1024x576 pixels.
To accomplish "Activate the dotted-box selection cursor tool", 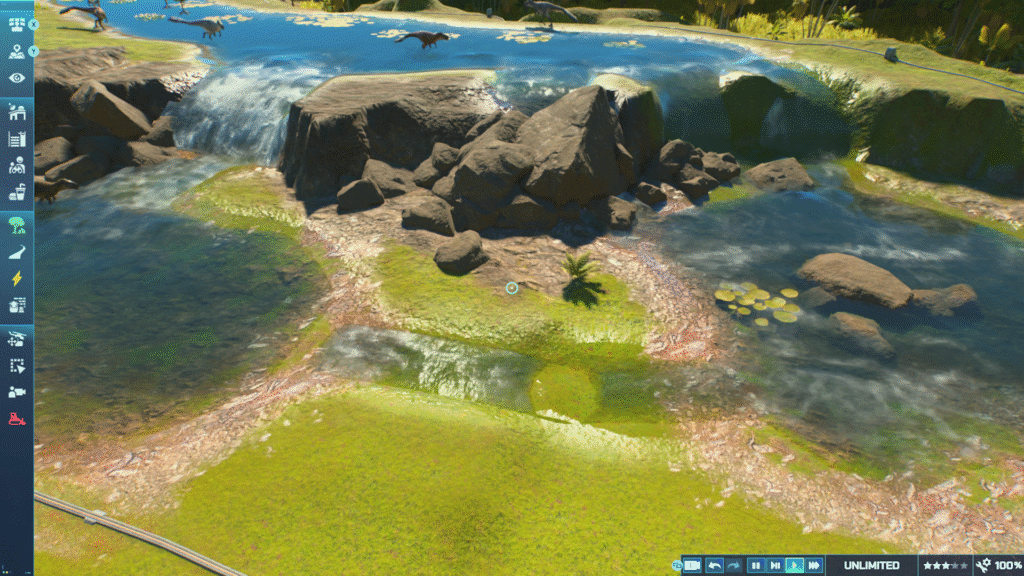I will [x=17, y=366].
